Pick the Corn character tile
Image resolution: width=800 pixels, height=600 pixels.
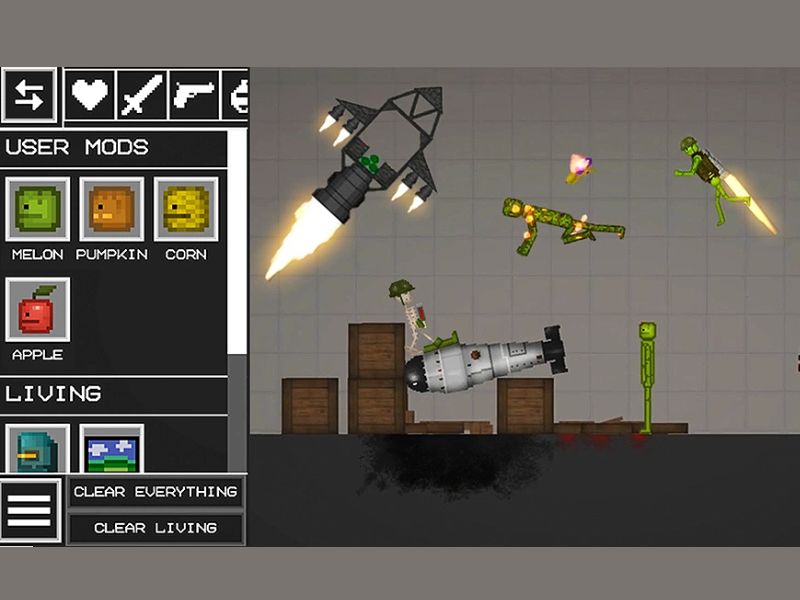point(185,210)
